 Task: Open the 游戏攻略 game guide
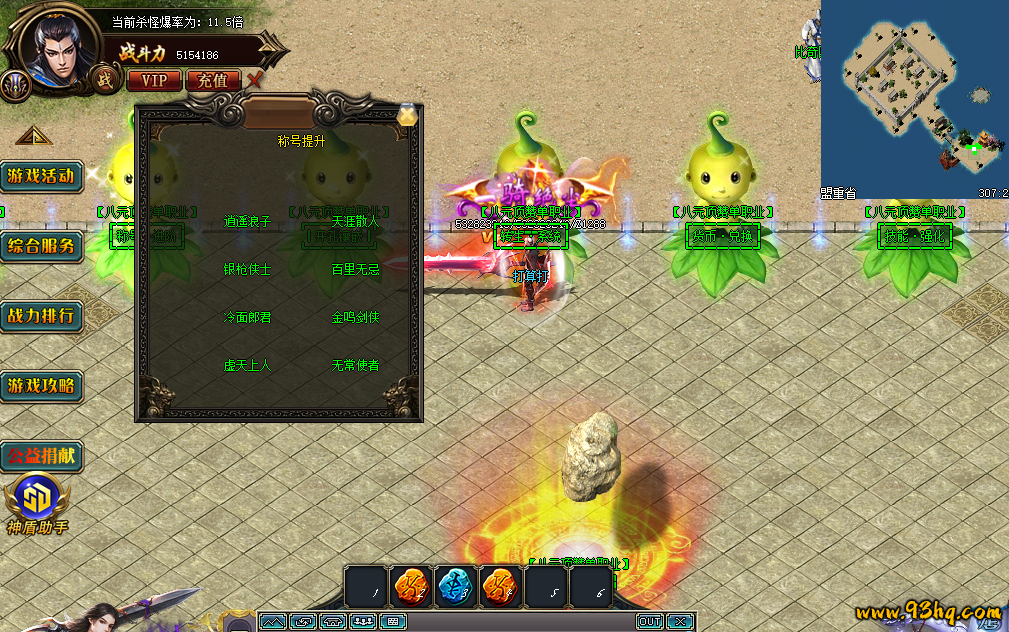pyautogui.click(x=41, y=385)
